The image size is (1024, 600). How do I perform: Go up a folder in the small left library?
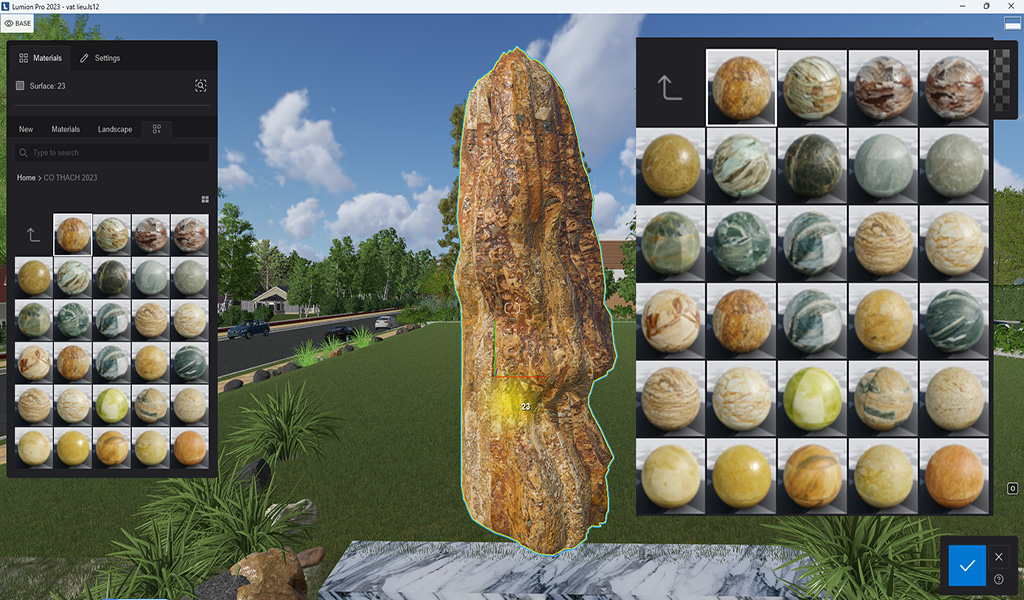(33, 235)
